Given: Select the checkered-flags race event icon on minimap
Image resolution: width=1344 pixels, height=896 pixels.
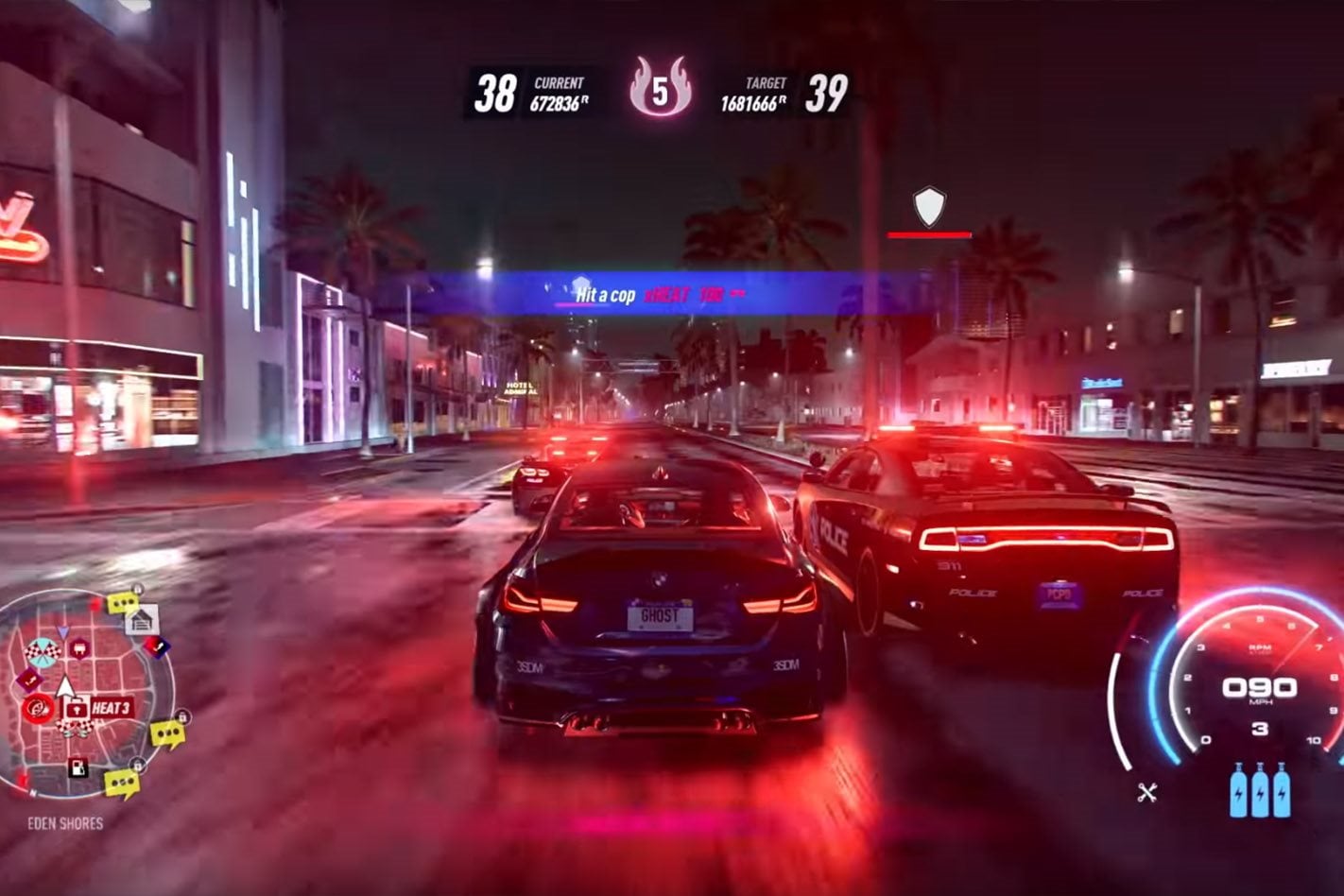Looking at the screenshot, I should click(43, 652).
